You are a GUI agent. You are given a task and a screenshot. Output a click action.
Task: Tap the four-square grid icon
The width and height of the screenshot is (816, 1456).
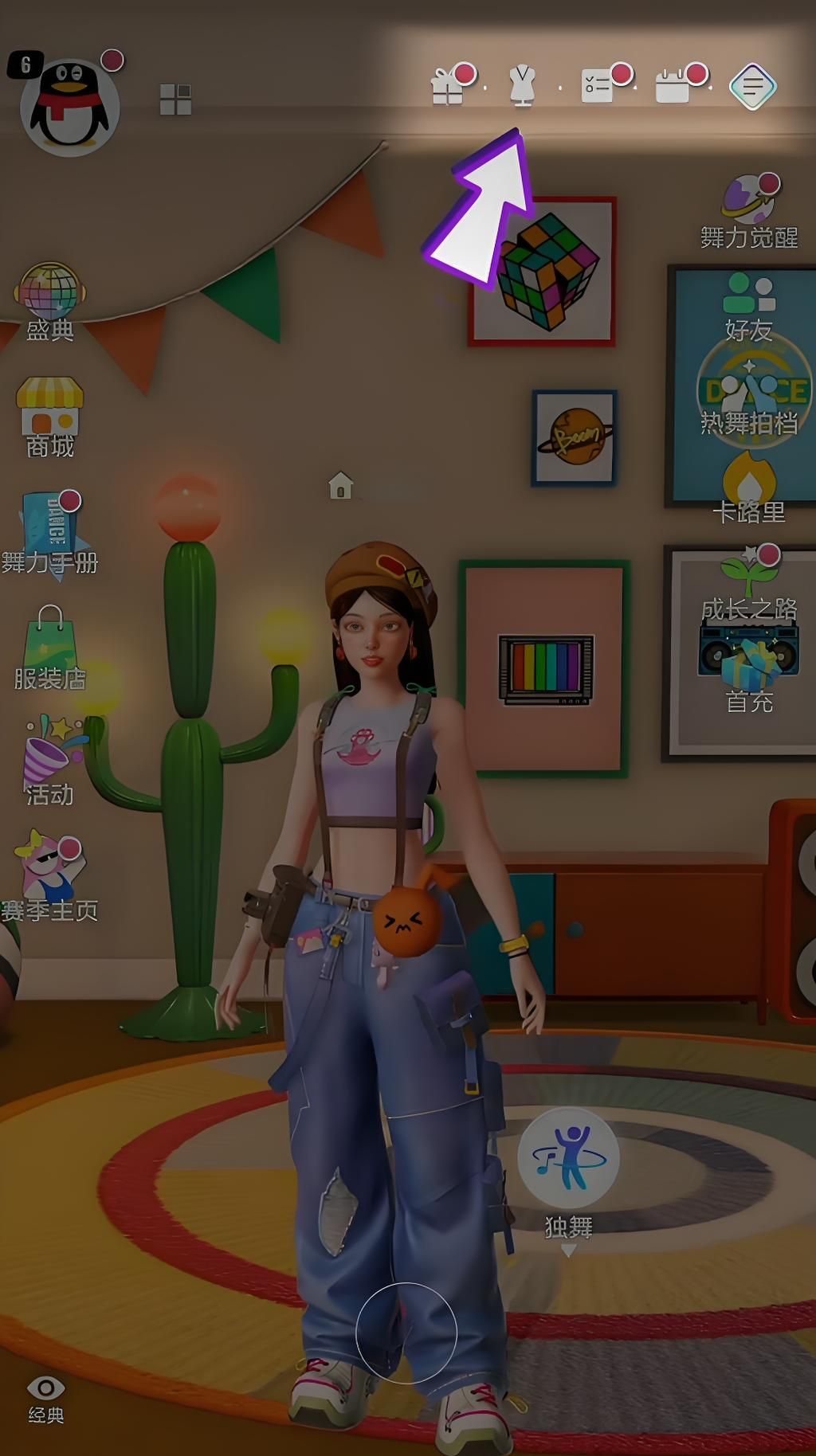tap(175, 100)
